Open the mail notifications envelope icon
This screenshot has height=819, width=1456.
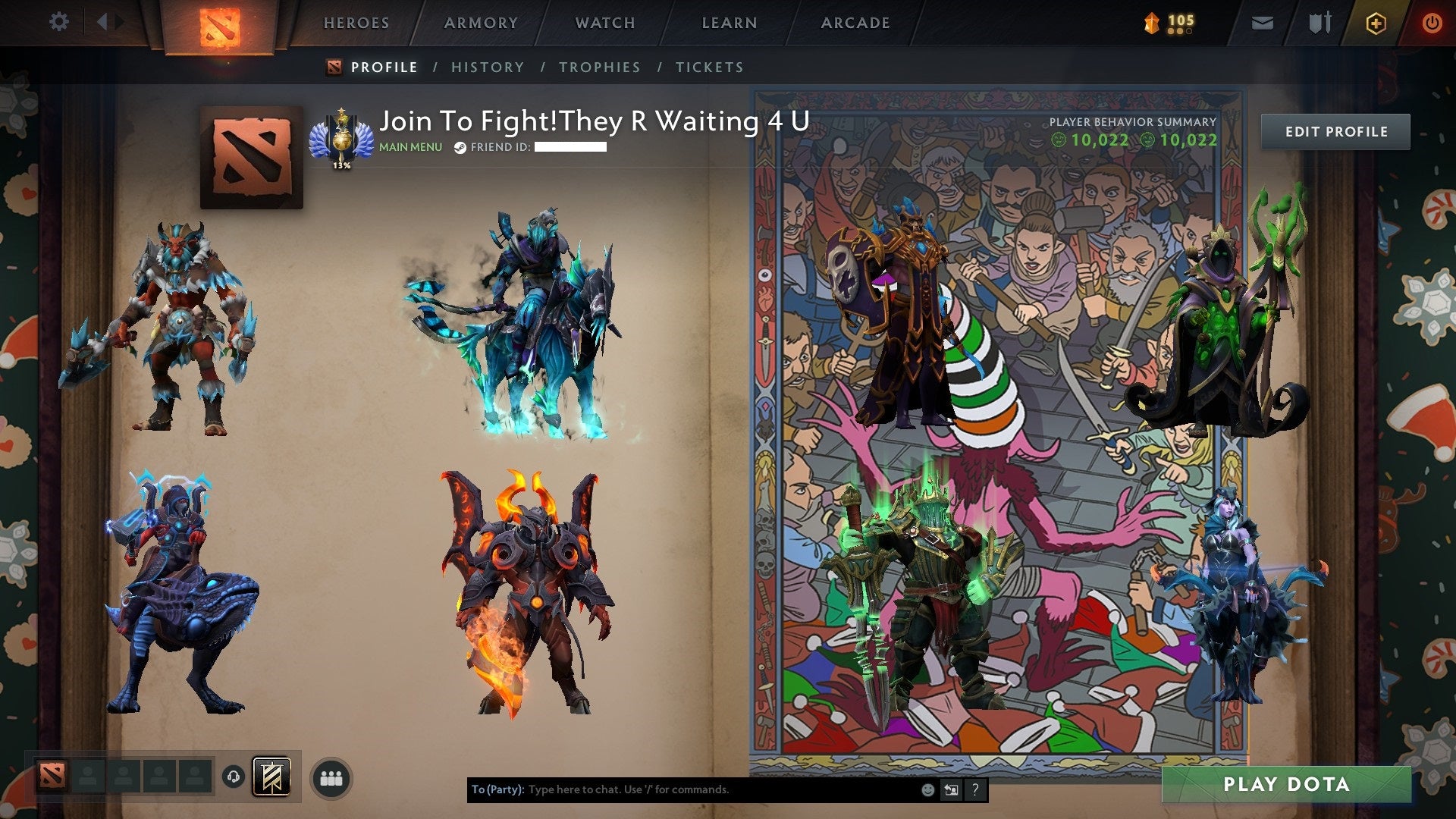[1262, 23]
